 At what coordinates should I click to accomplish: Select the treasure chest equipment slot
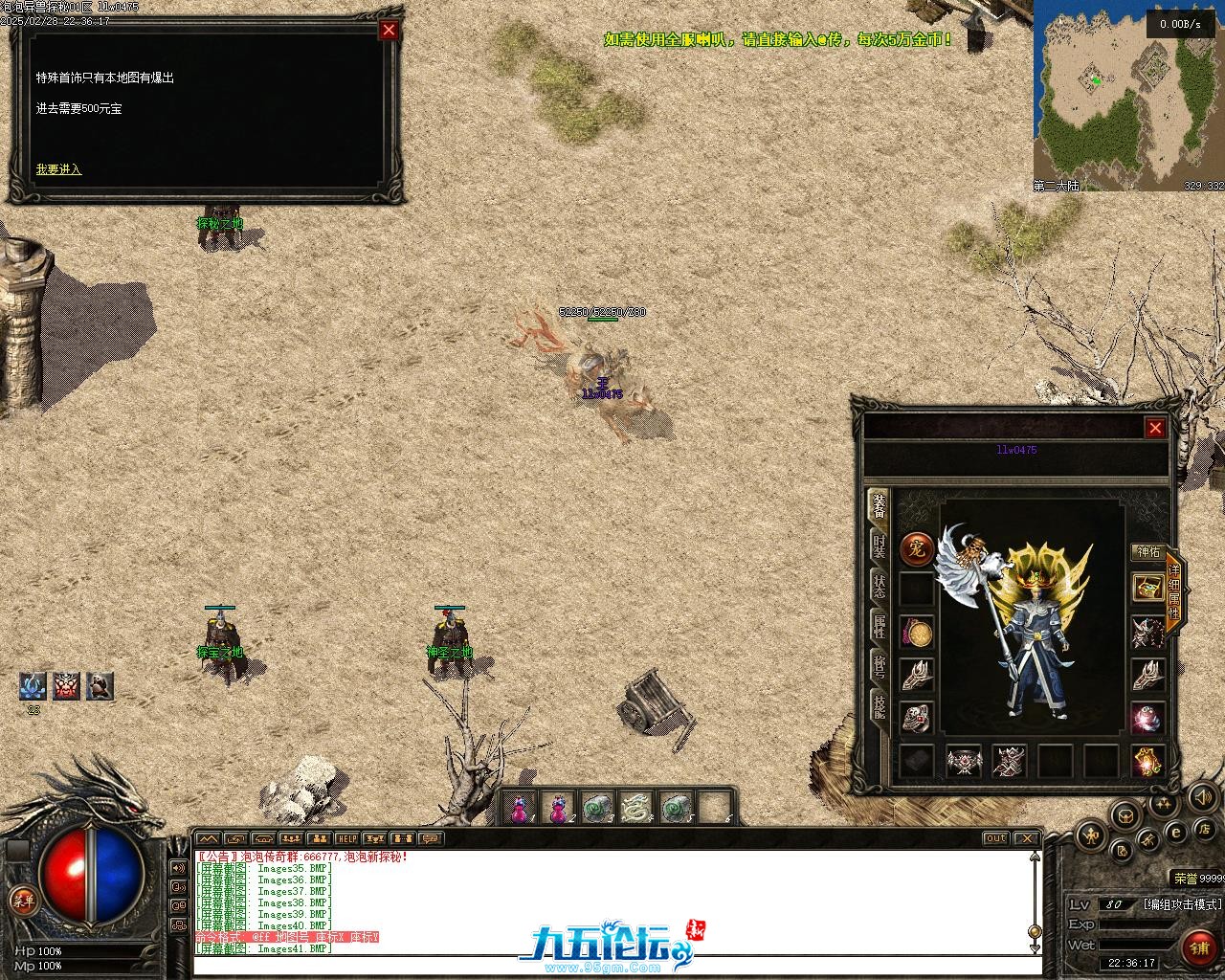1147,588
